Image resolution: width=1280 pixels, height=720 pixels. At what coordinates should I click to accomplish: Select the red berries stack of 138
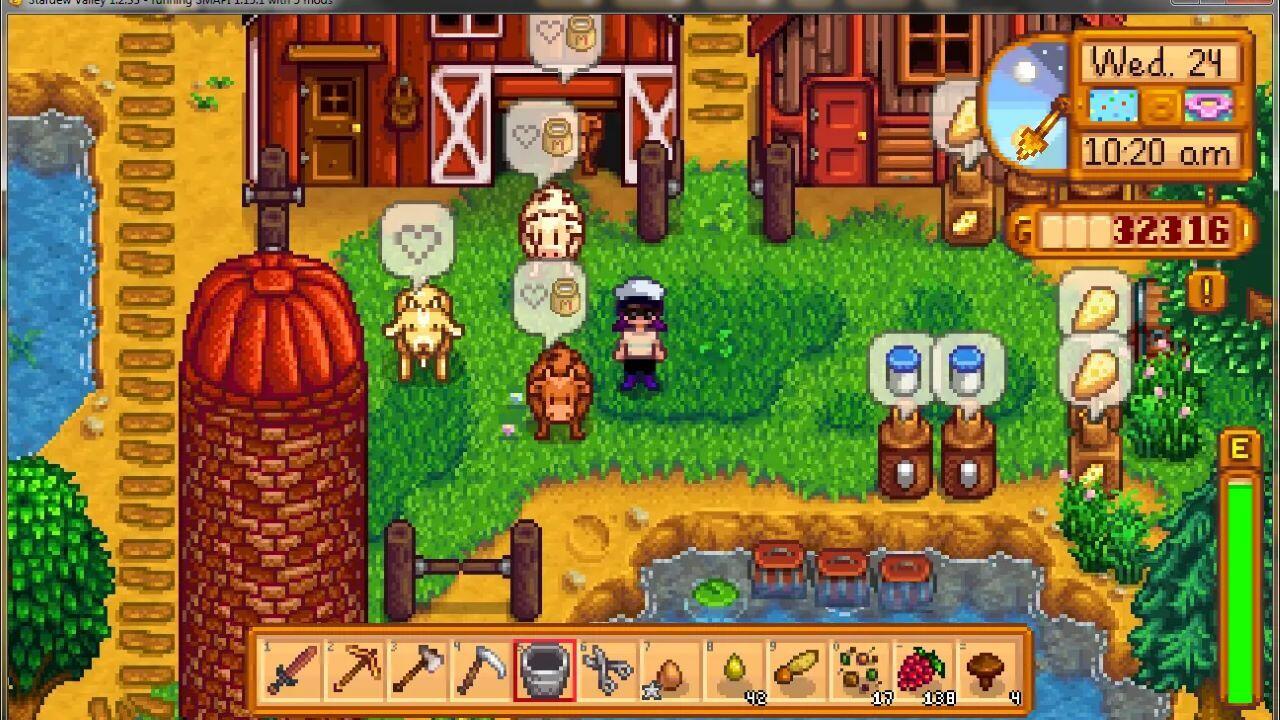coord(923,669)
